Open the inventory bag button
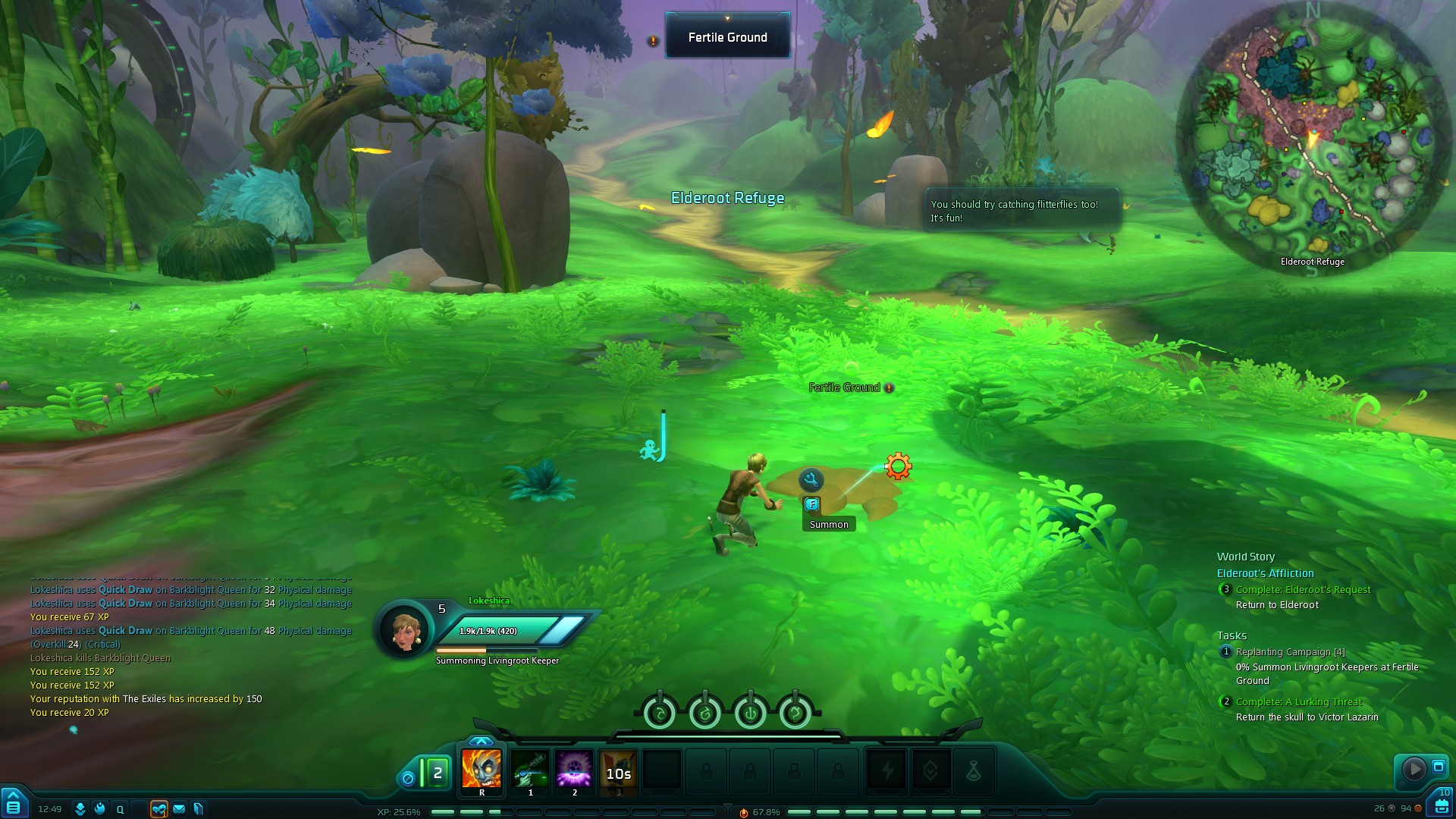1456x819 pixels. point(1442,805)
